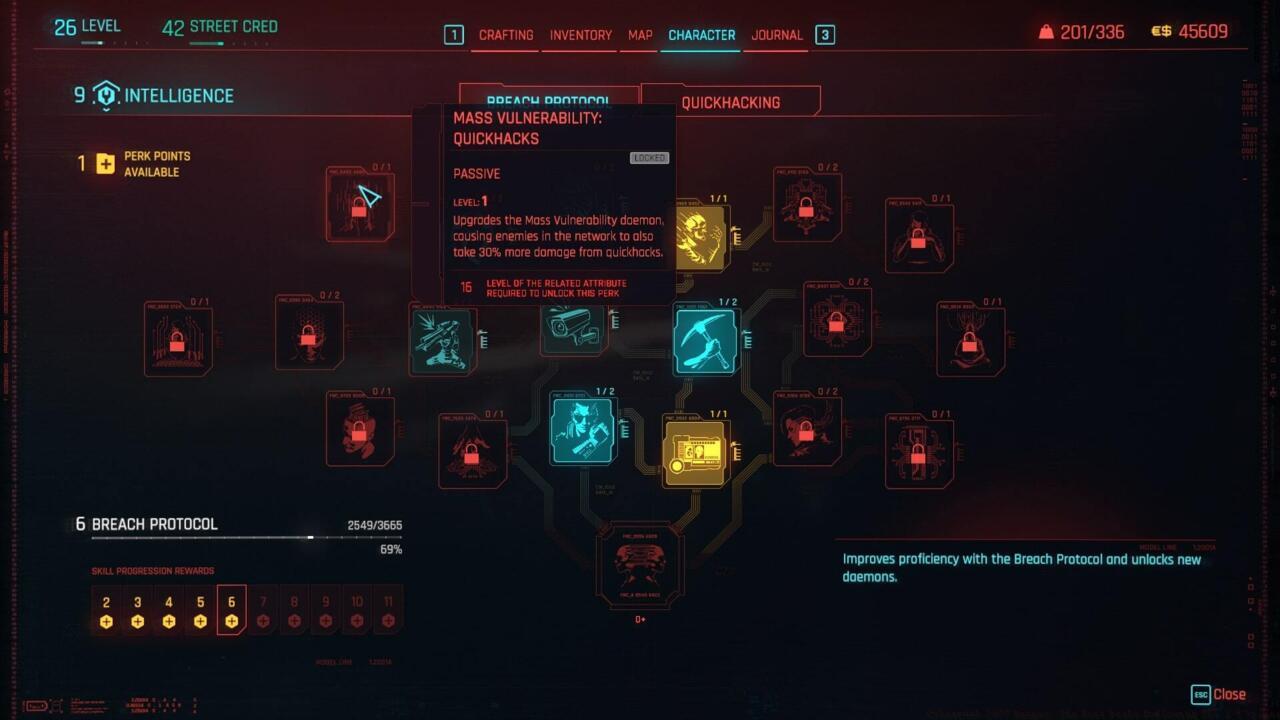Select the pickaxe Datamine perk
This screenshot has height=720, width=1280.
coord(704,340)
